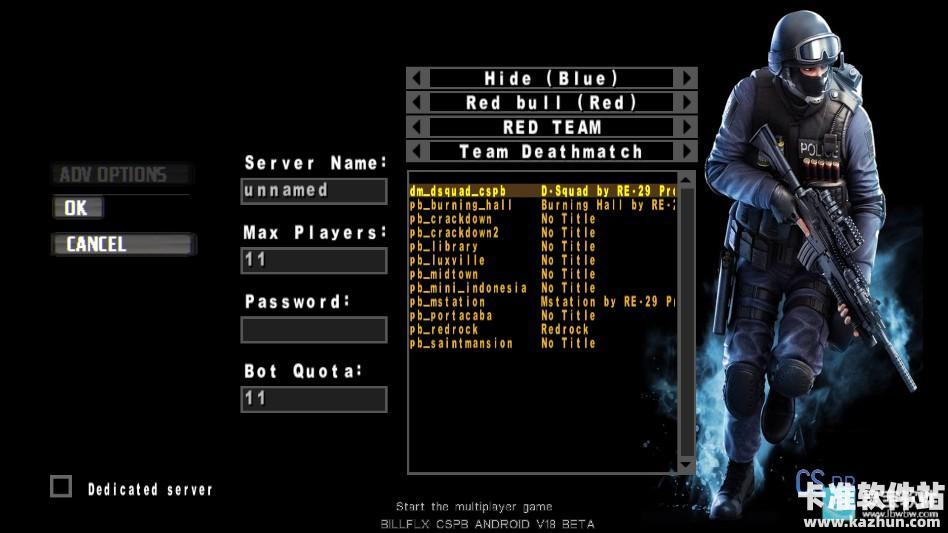The width and height of the screenshot is (948, 533).
Task: Switch game mode right of Team Deathmatch
Action: click(686, 152)
